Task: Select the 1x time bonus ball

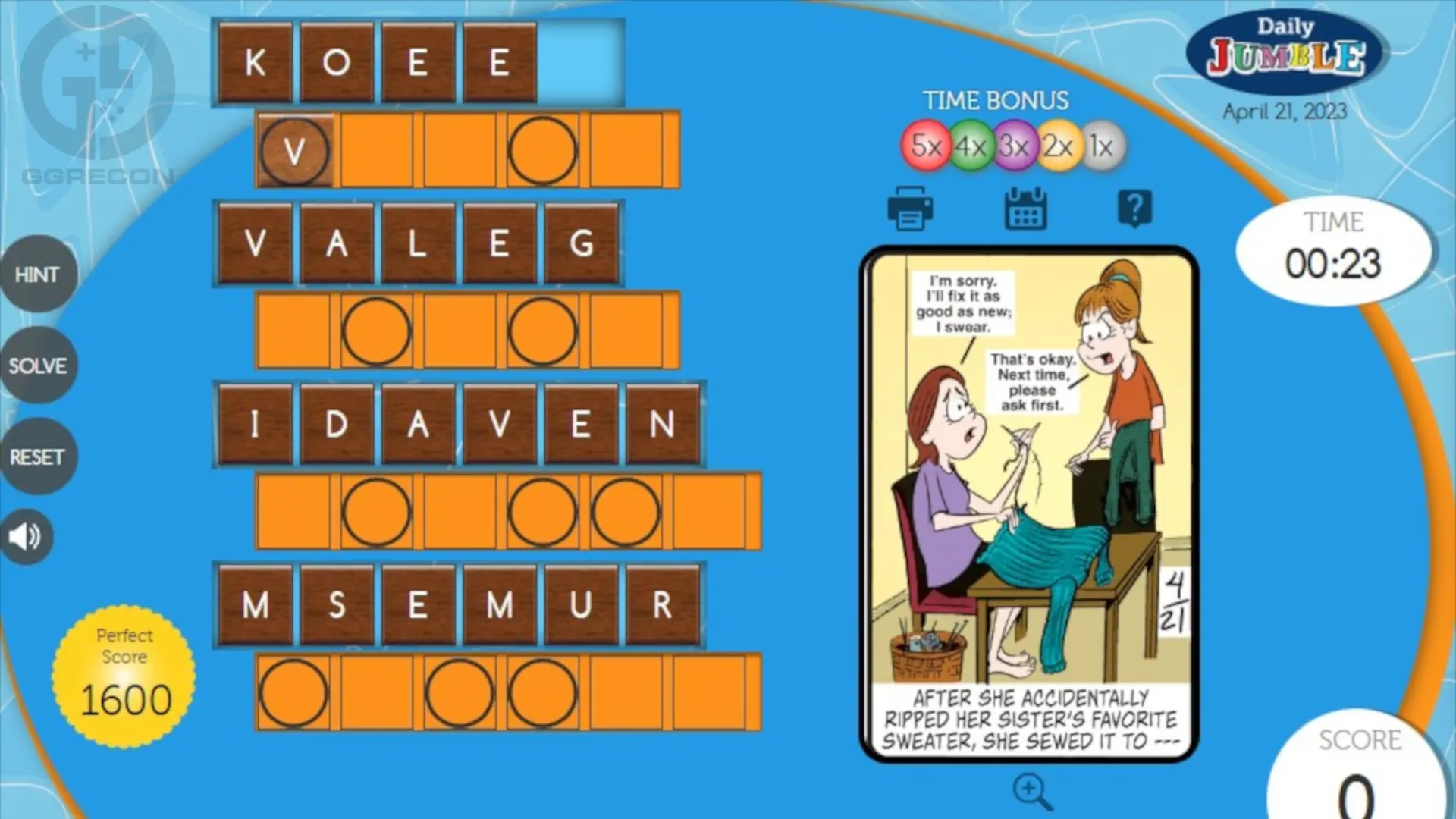Action: pyautogui.click(x=1101, y=146)
